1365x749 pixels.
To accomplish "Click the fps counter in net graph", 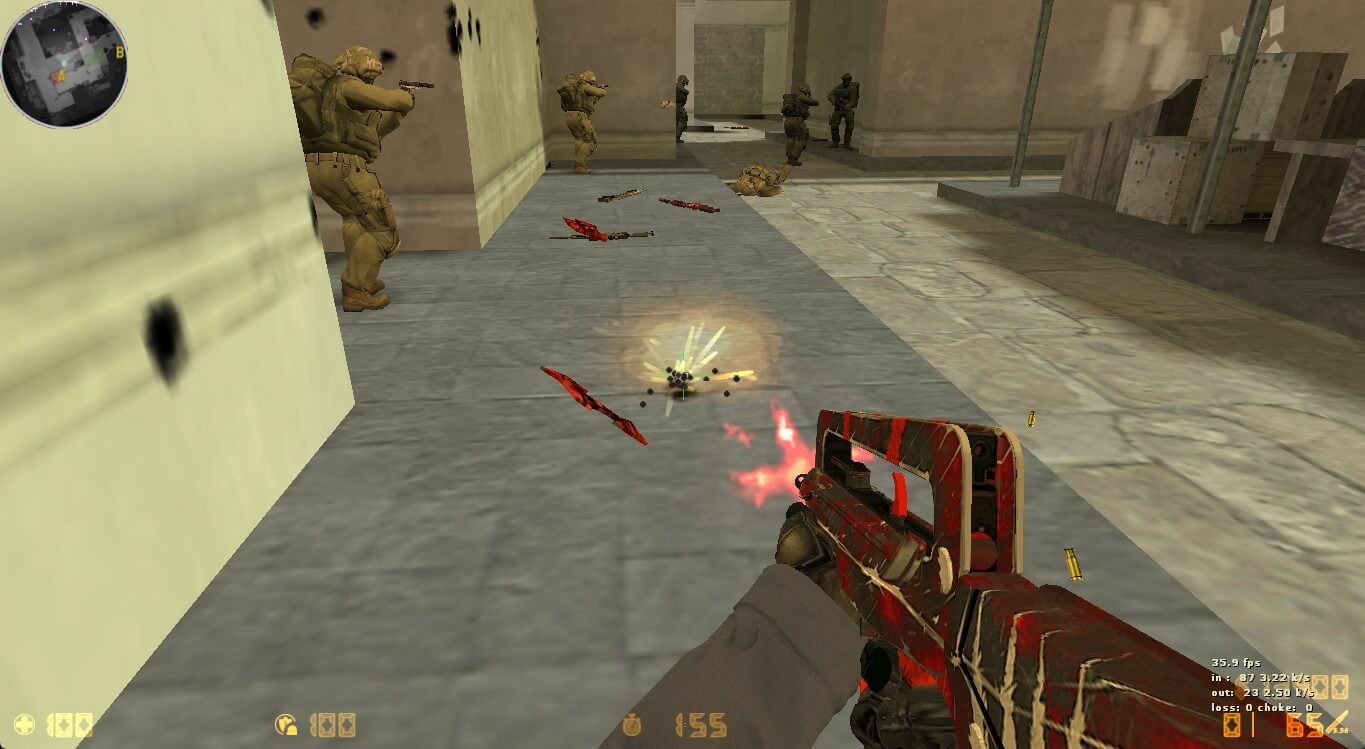I will coord(1238,662).
